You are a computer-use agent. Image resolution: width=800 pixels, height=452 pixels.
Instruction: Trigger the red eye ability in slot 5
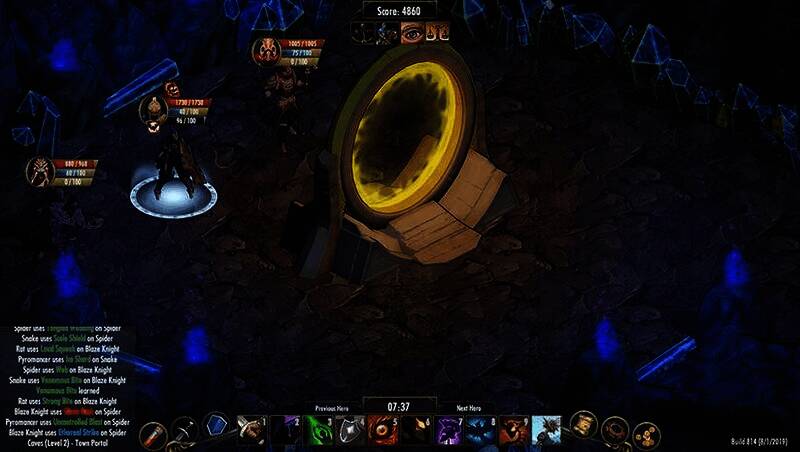pos(381,431)
